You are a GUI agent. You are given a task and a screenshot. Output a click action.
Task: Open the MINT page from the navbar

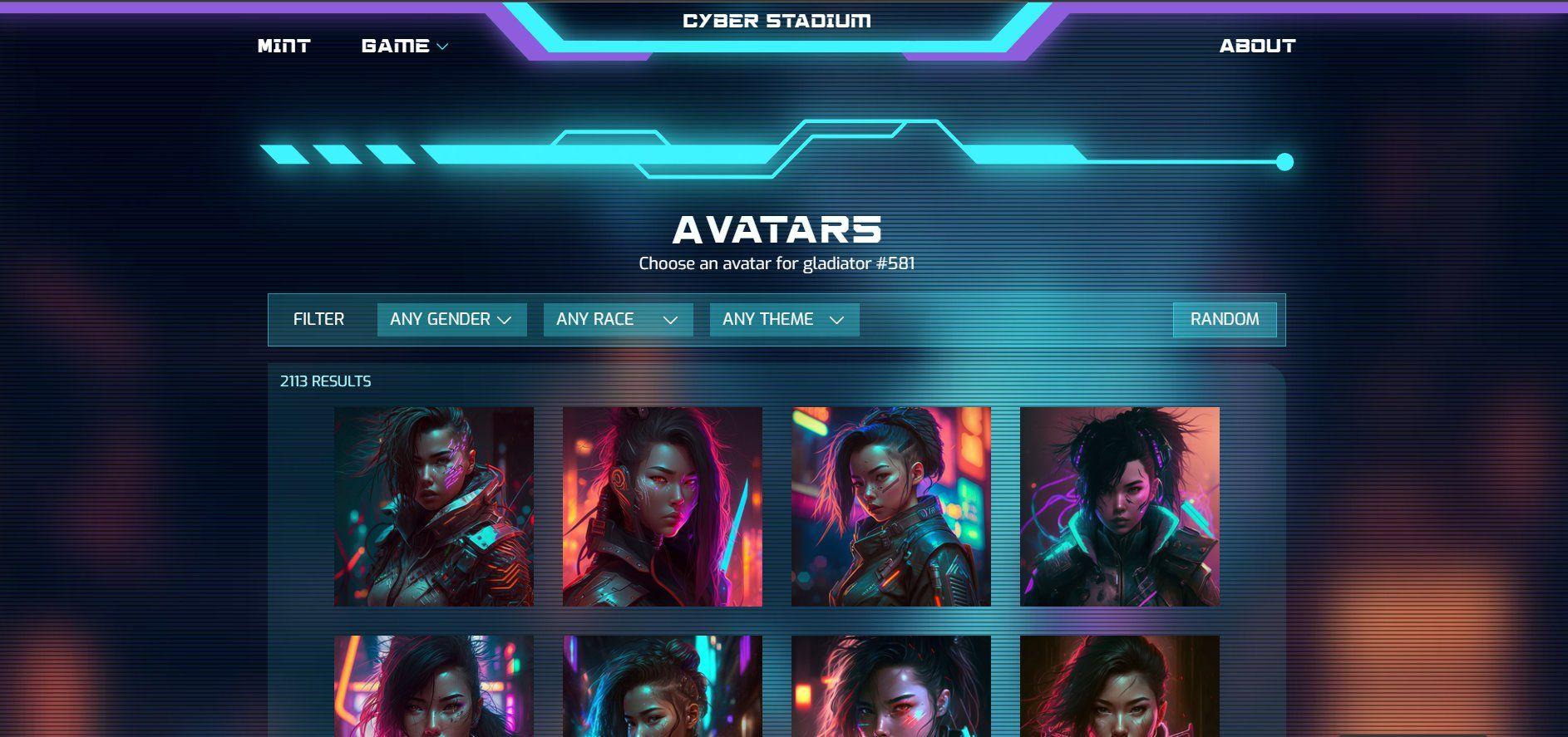pyautogui.click(x=283, y=46)
